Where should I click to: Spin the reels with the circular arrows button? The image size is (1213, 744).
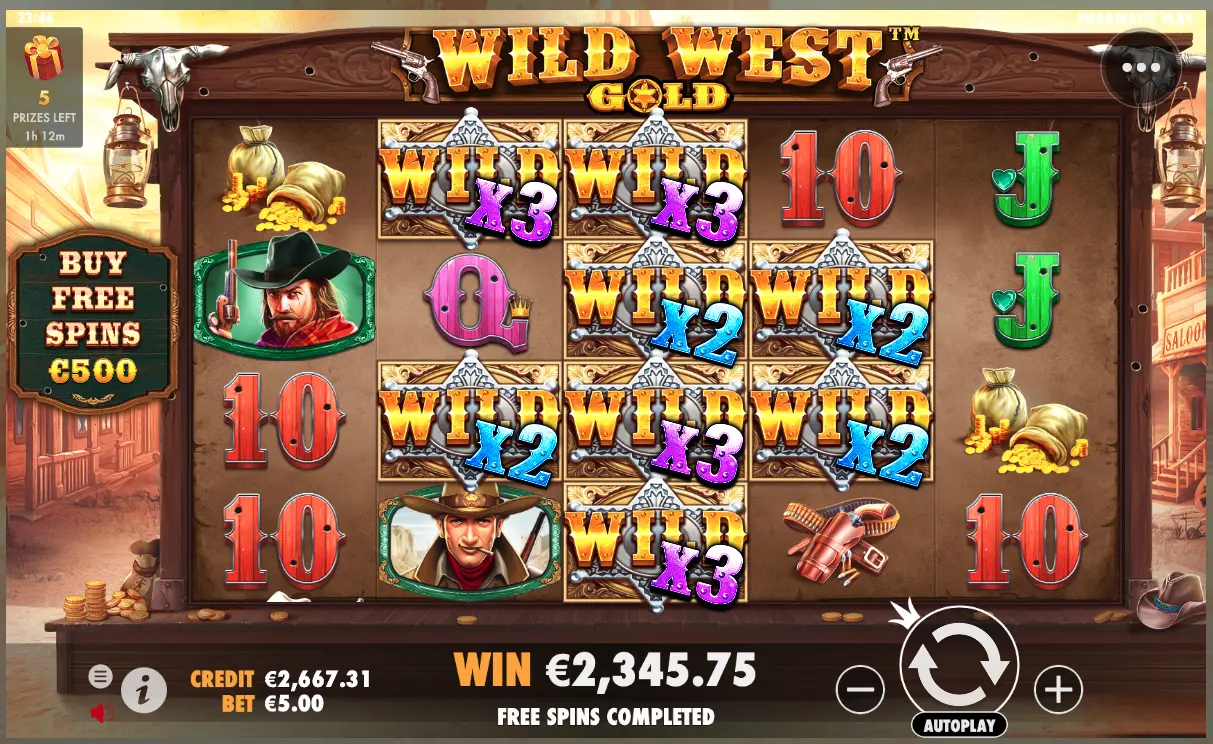[959, 664]
